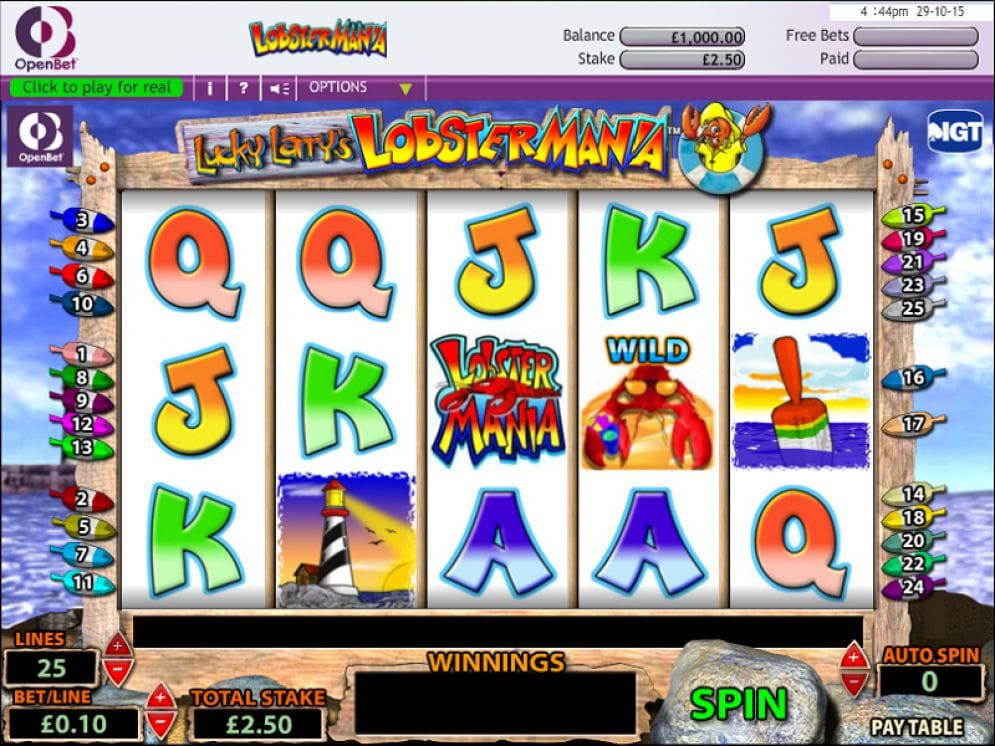
Task: Increase the auto spin count
Action: (x=853, y=656)
